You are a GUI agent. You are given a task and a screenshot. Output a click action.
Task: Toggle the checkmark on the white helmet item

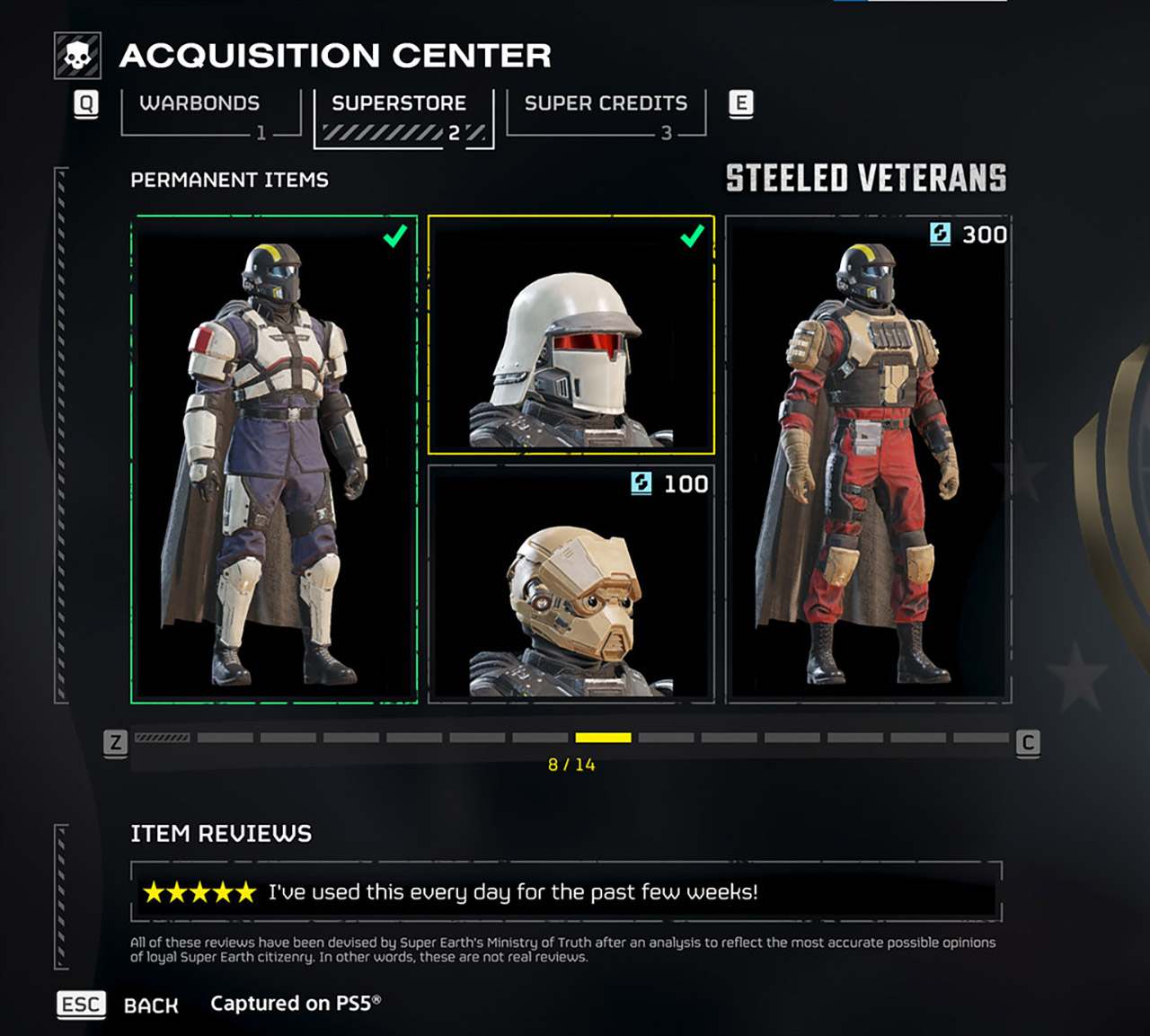pyautogui.click(x=690, y=237)
